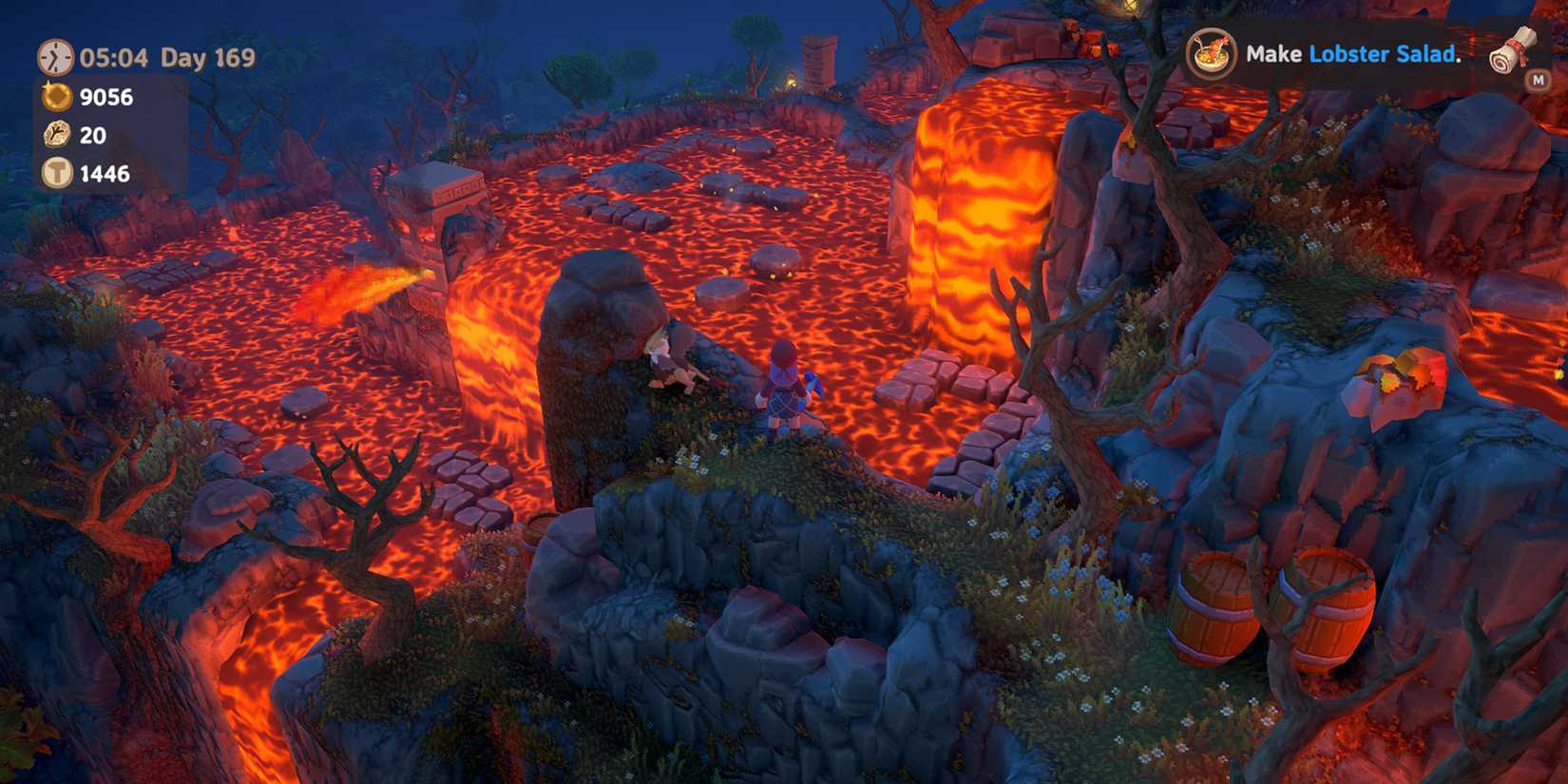
Task: Click the lobster salad bowl quest icon
Action: (x=1210, y=55)
